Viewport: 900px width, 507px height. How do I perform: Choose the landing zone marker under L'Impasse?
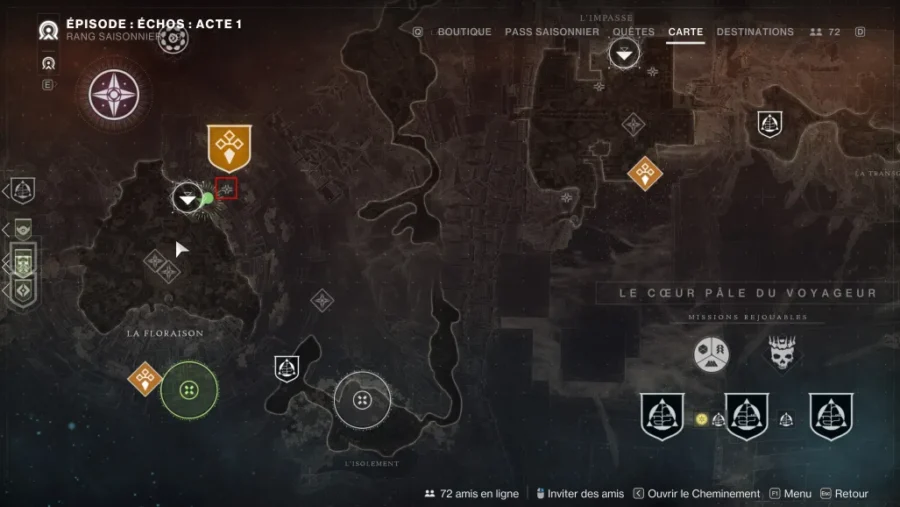[x=624, y=53]
